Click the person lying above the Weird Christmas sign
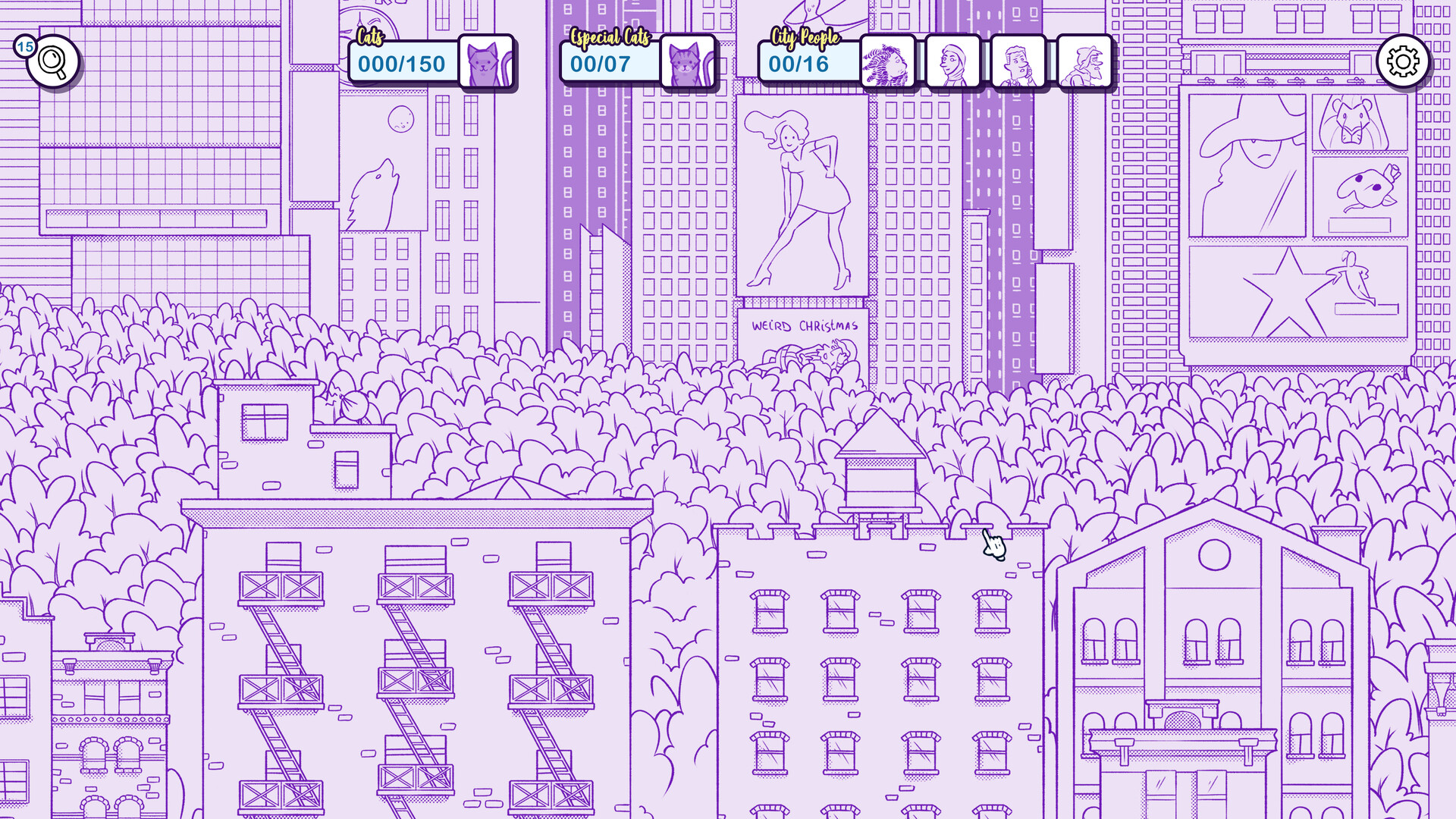Image resolution: width=1456 pixels, height=819 pixels. 808,353
